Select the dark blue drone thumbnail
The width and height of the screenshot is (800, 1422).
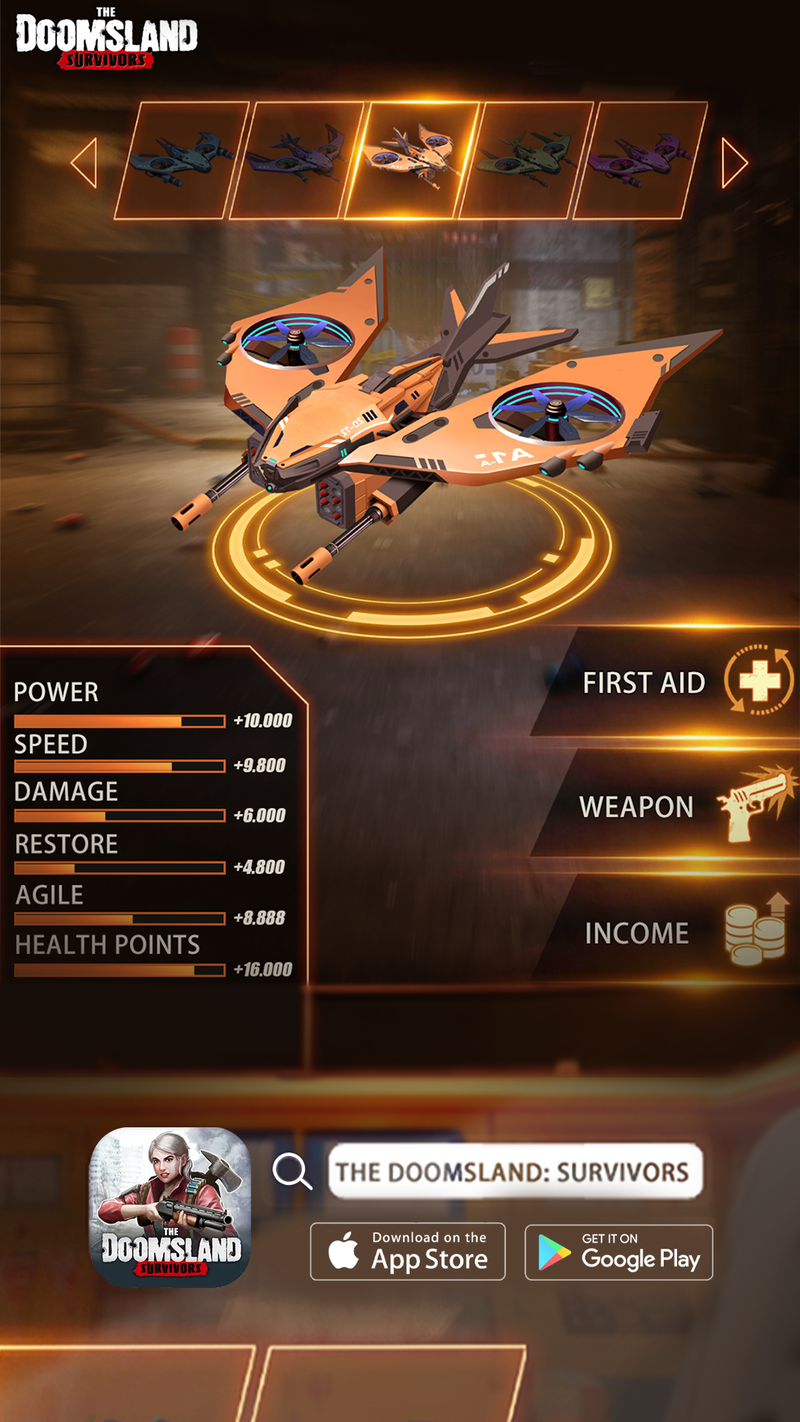pos(183,160)
